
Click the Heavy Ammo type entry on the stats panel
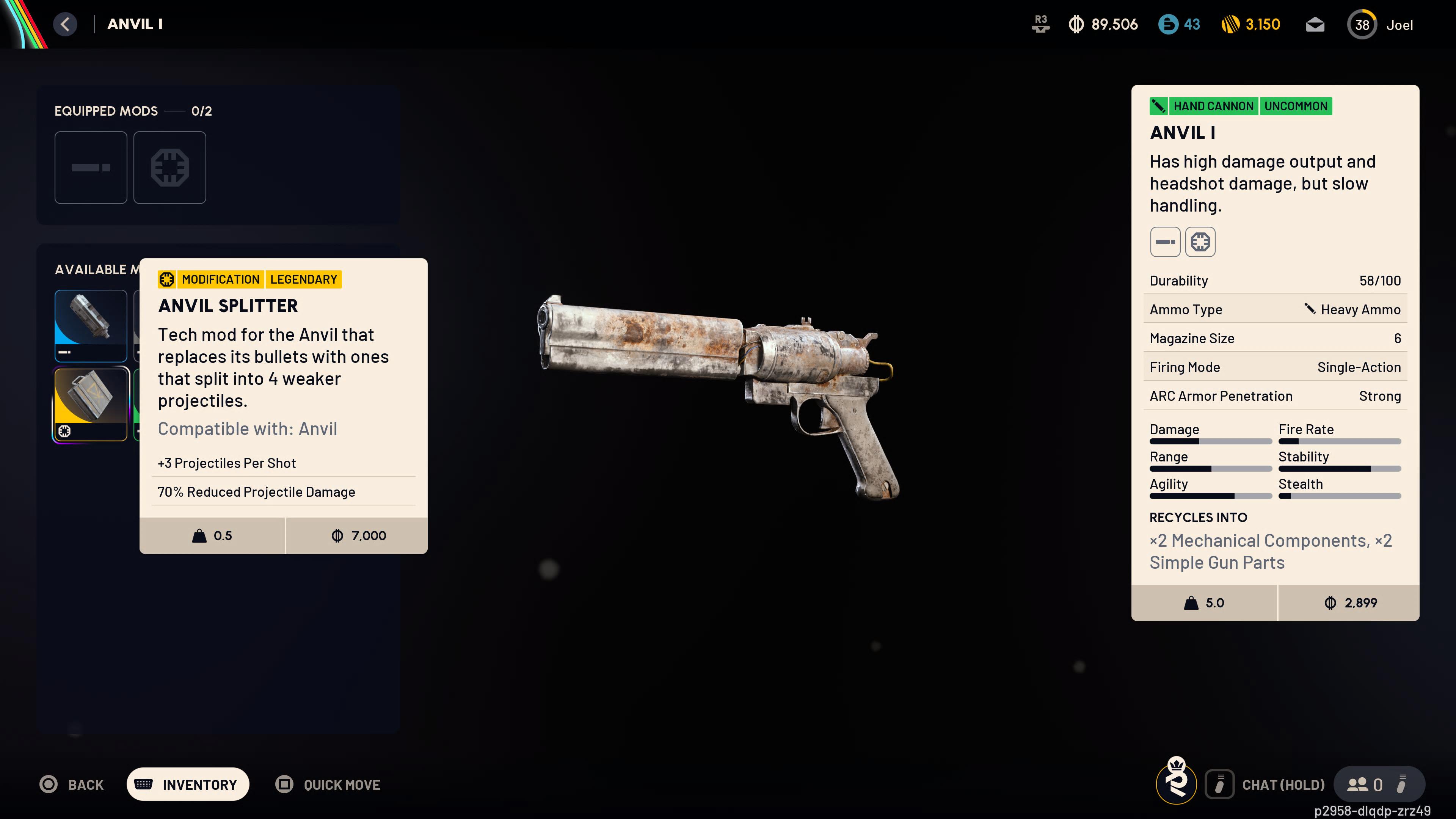(1359, 309)
